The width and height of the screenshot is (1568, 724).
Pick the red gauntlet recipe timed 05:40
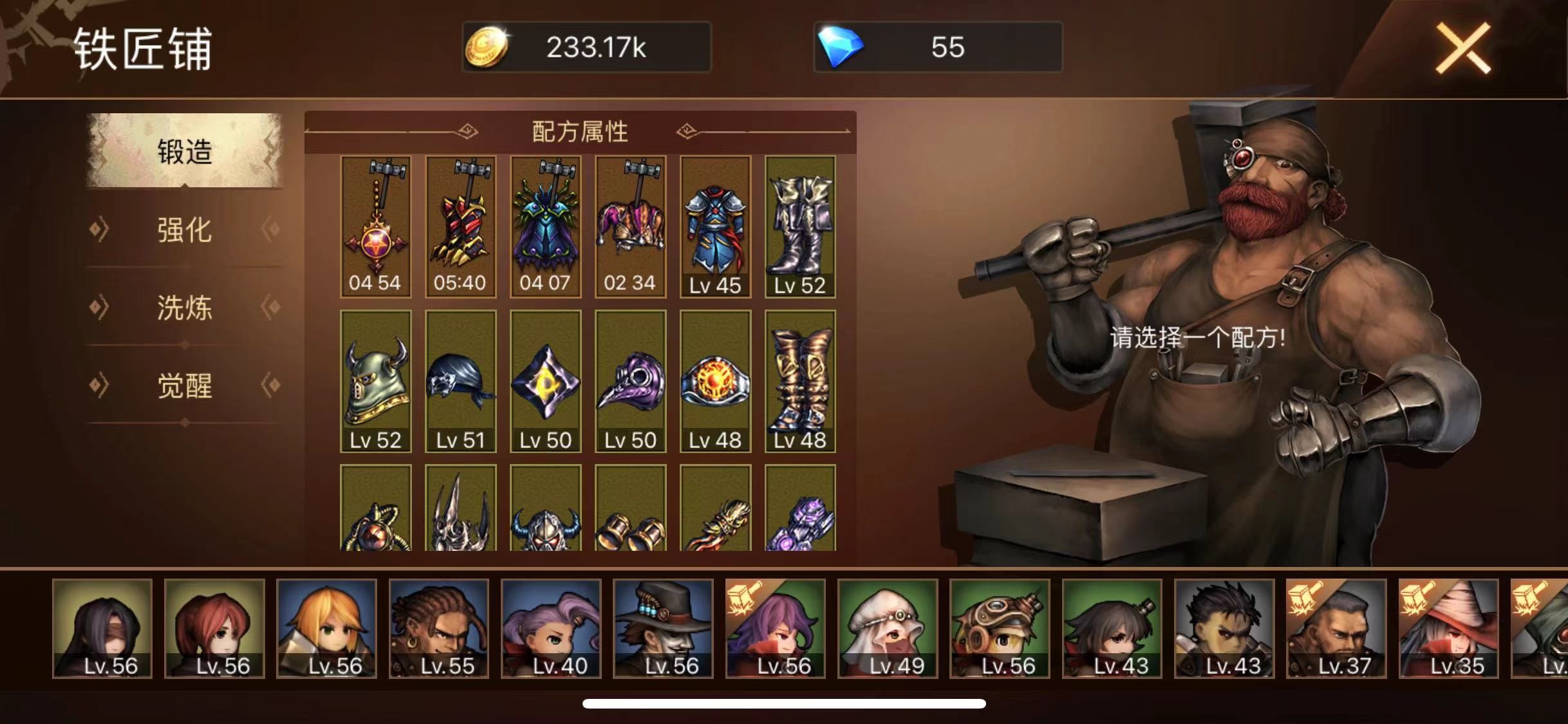pos(460,227)
